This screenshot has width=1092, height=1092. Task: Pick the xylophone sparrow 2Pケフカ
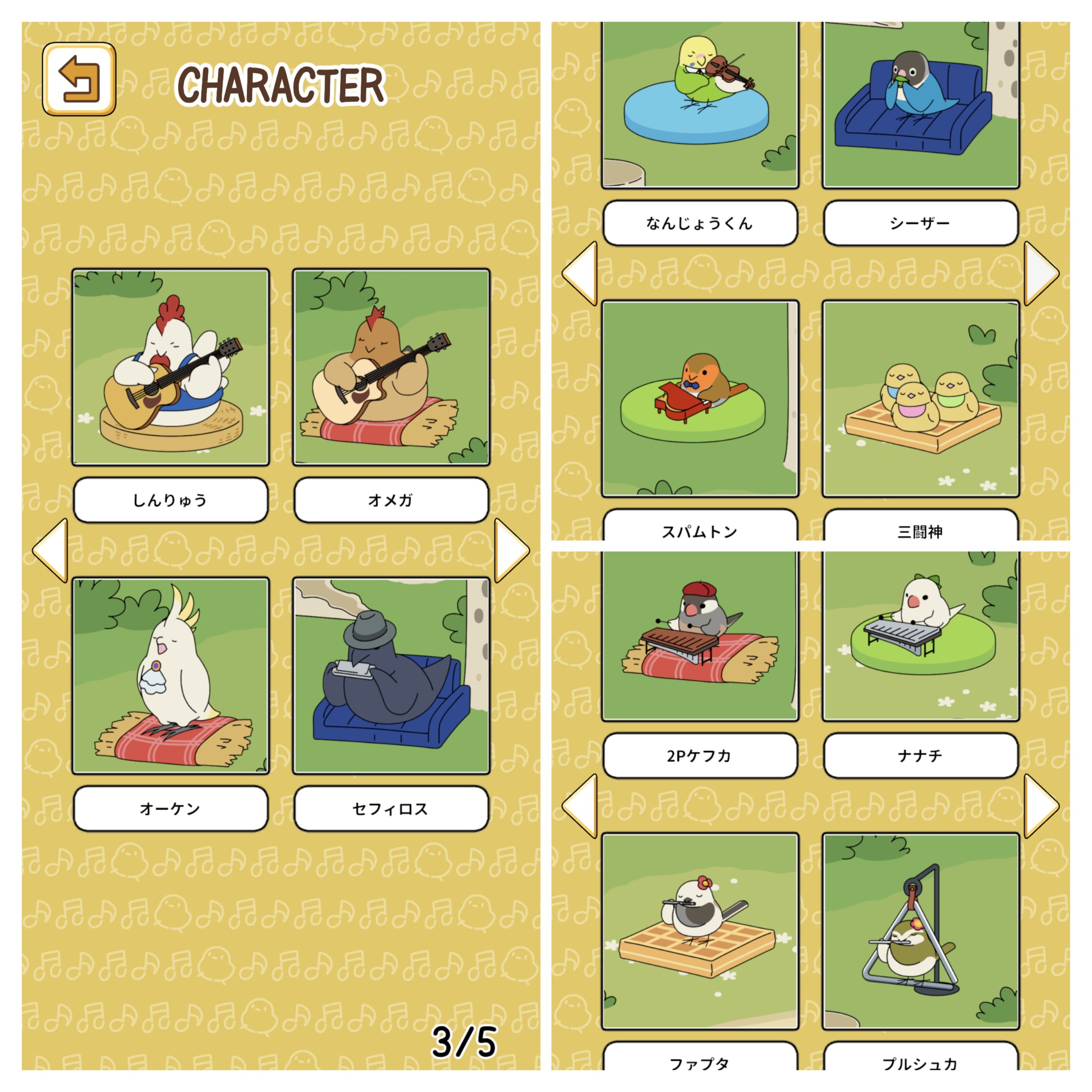click(700, 636)
